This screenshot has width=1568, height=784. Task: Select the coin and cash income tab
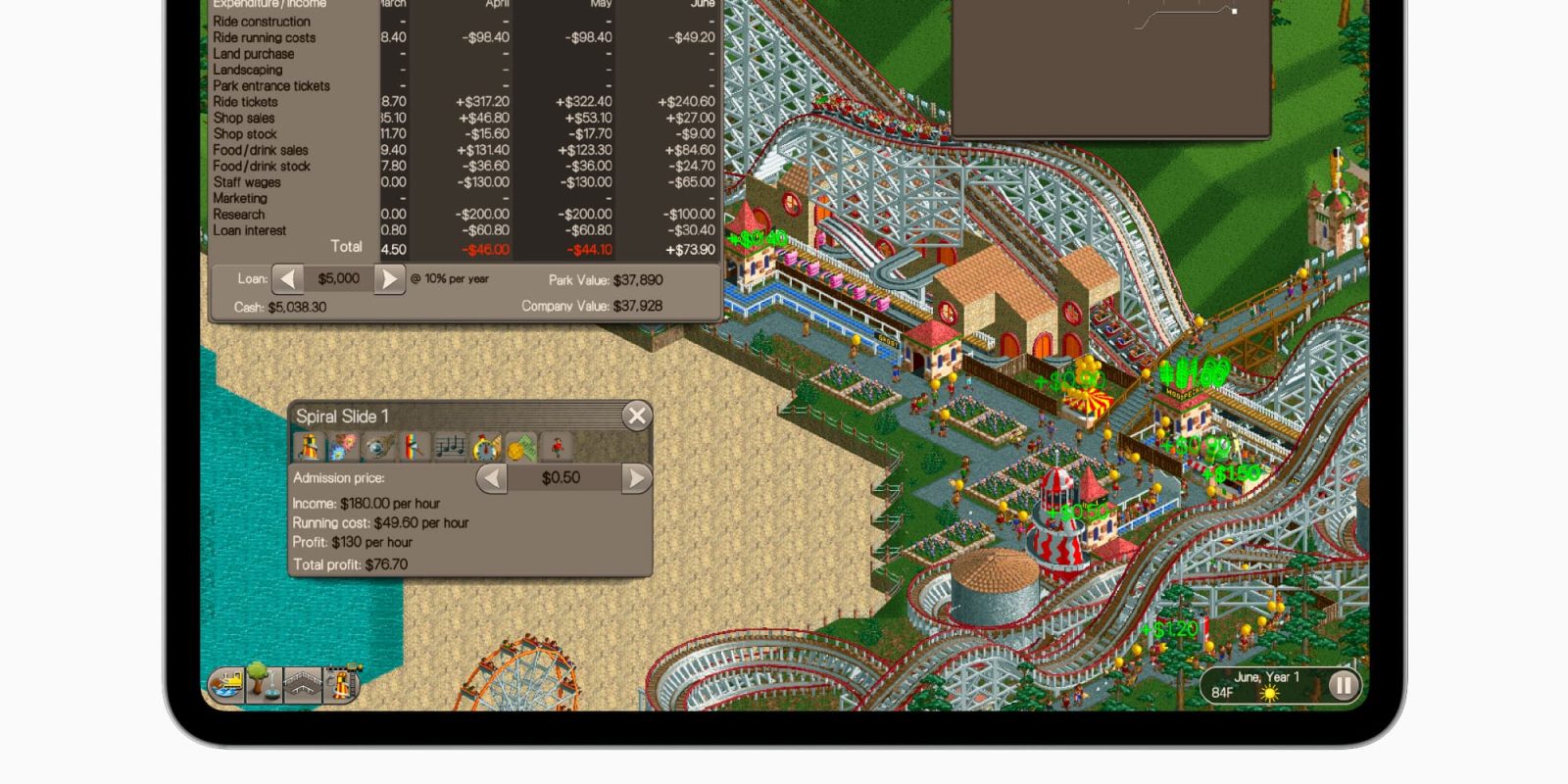point(520,448)
